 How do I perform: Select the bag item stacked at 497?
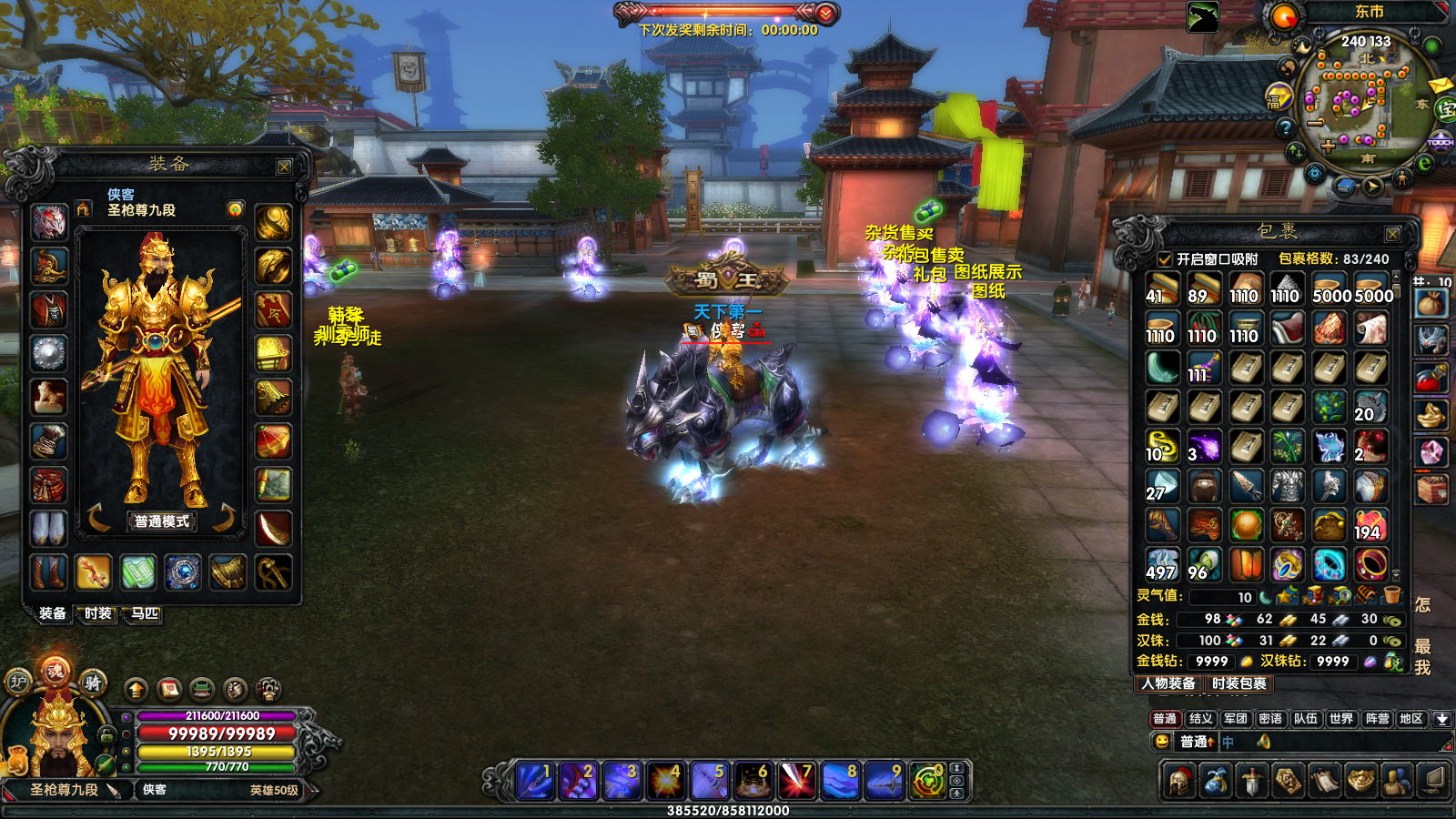(x=1162, y=565)
